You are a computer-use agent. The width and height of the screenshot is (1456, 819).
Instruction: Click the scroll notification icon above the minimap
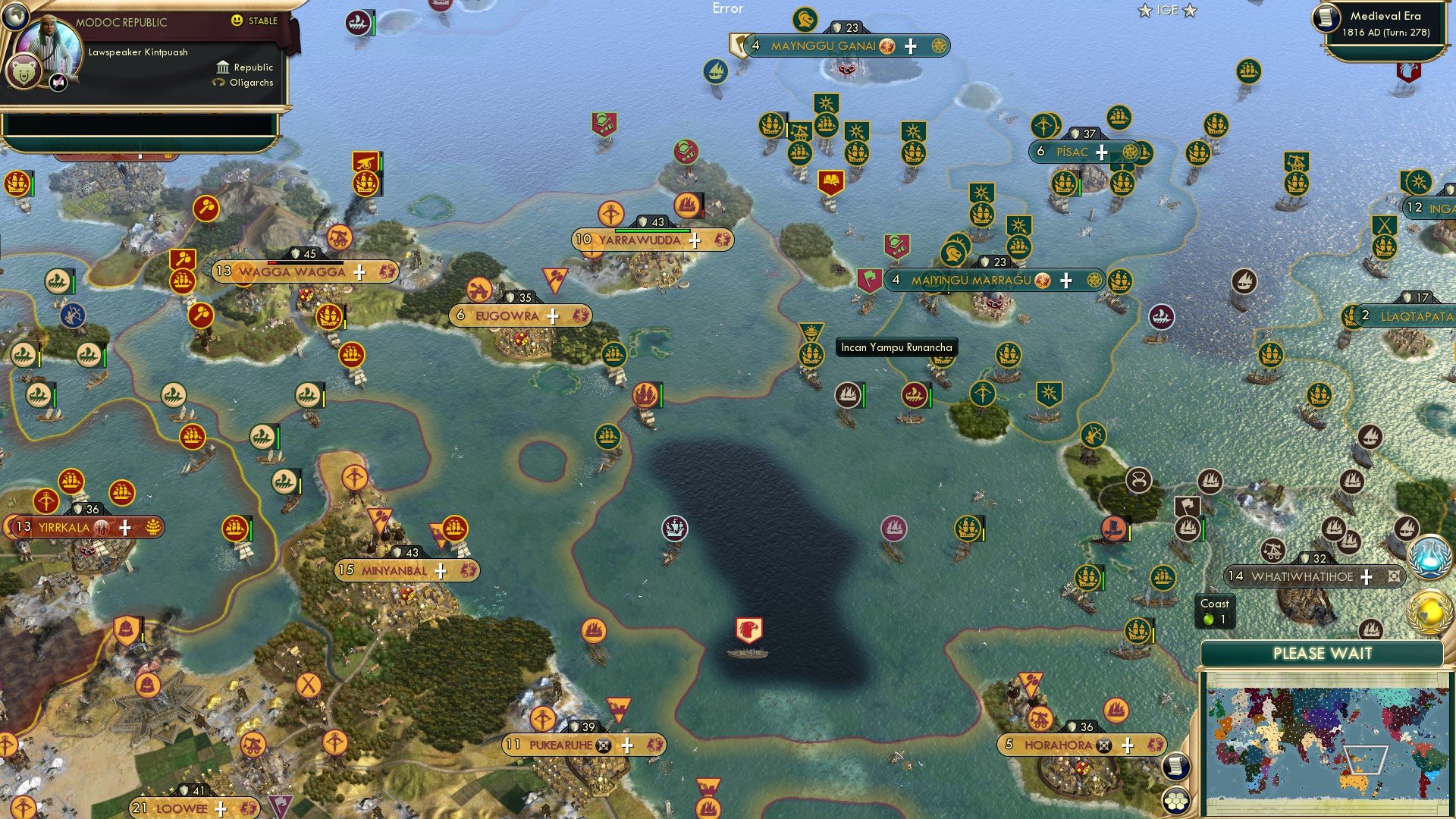coord(1175,766)
